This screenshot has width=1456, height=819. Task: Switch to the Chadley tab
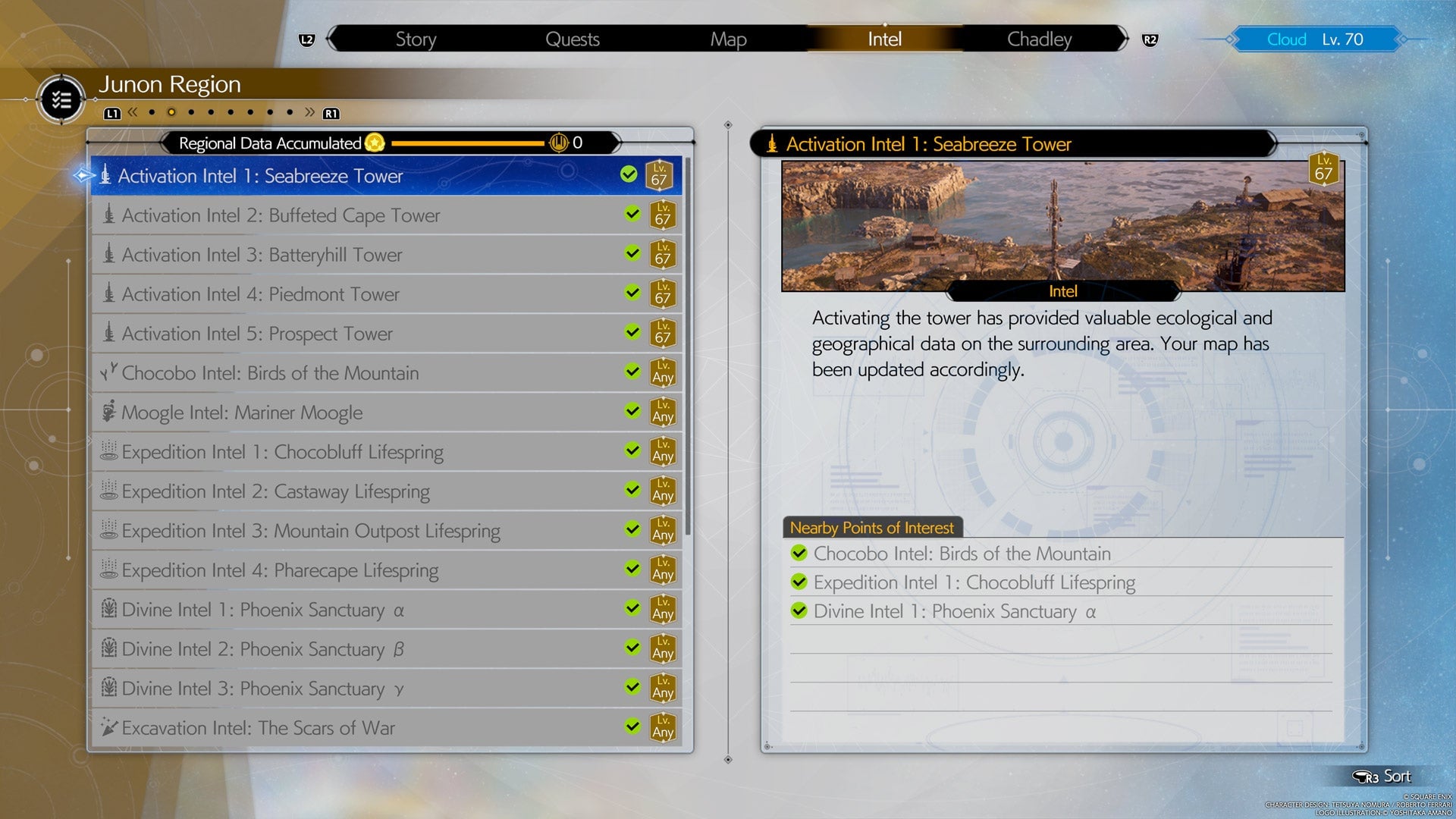click(1037, 39)
